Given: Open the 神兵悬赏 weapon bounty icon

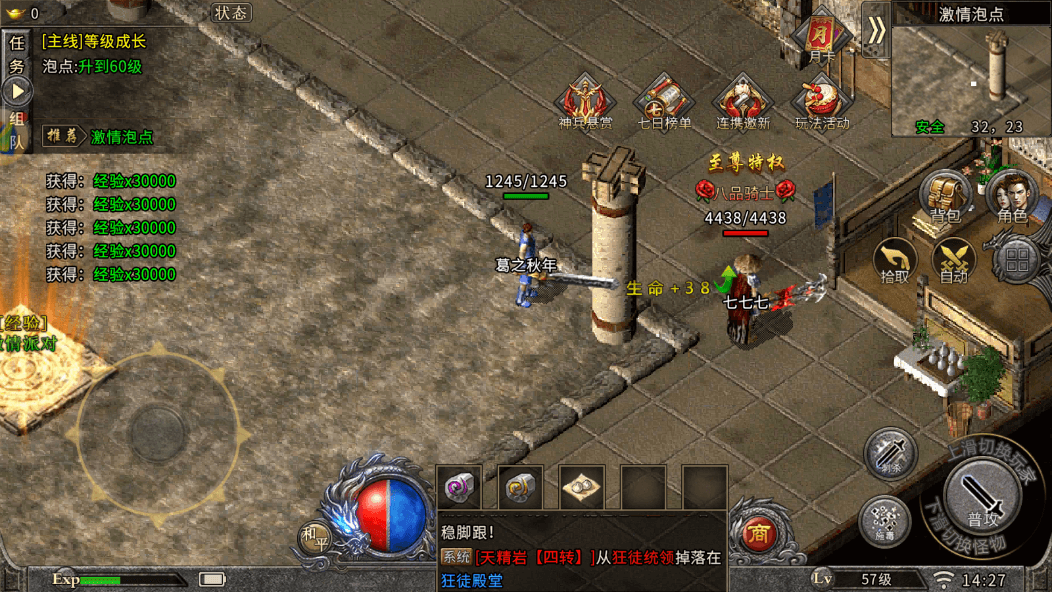Looking at the screenshot, I should click(585, 103).
